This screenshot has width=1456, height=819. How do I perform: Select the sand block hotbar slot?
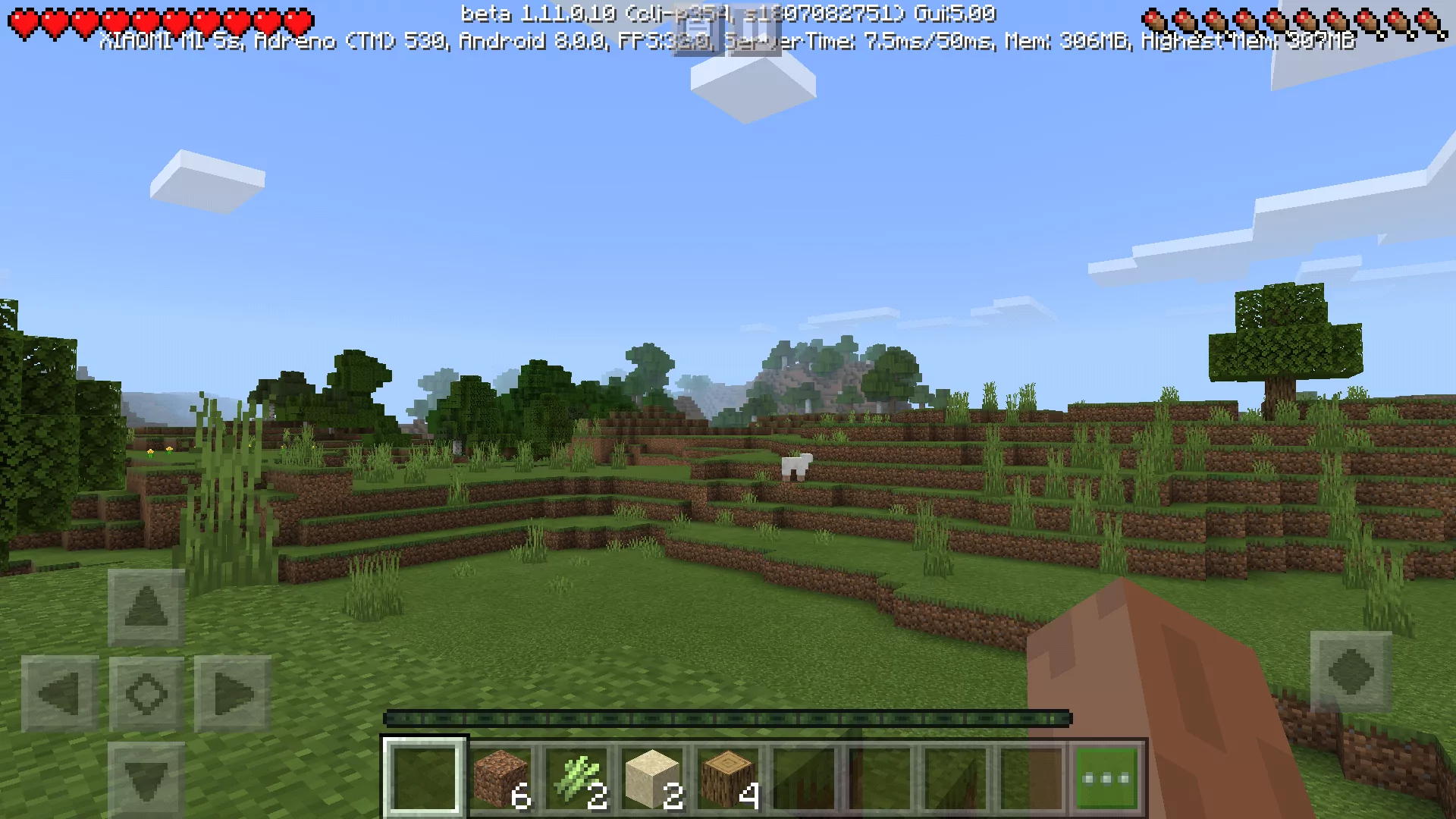tap(652, 779)
